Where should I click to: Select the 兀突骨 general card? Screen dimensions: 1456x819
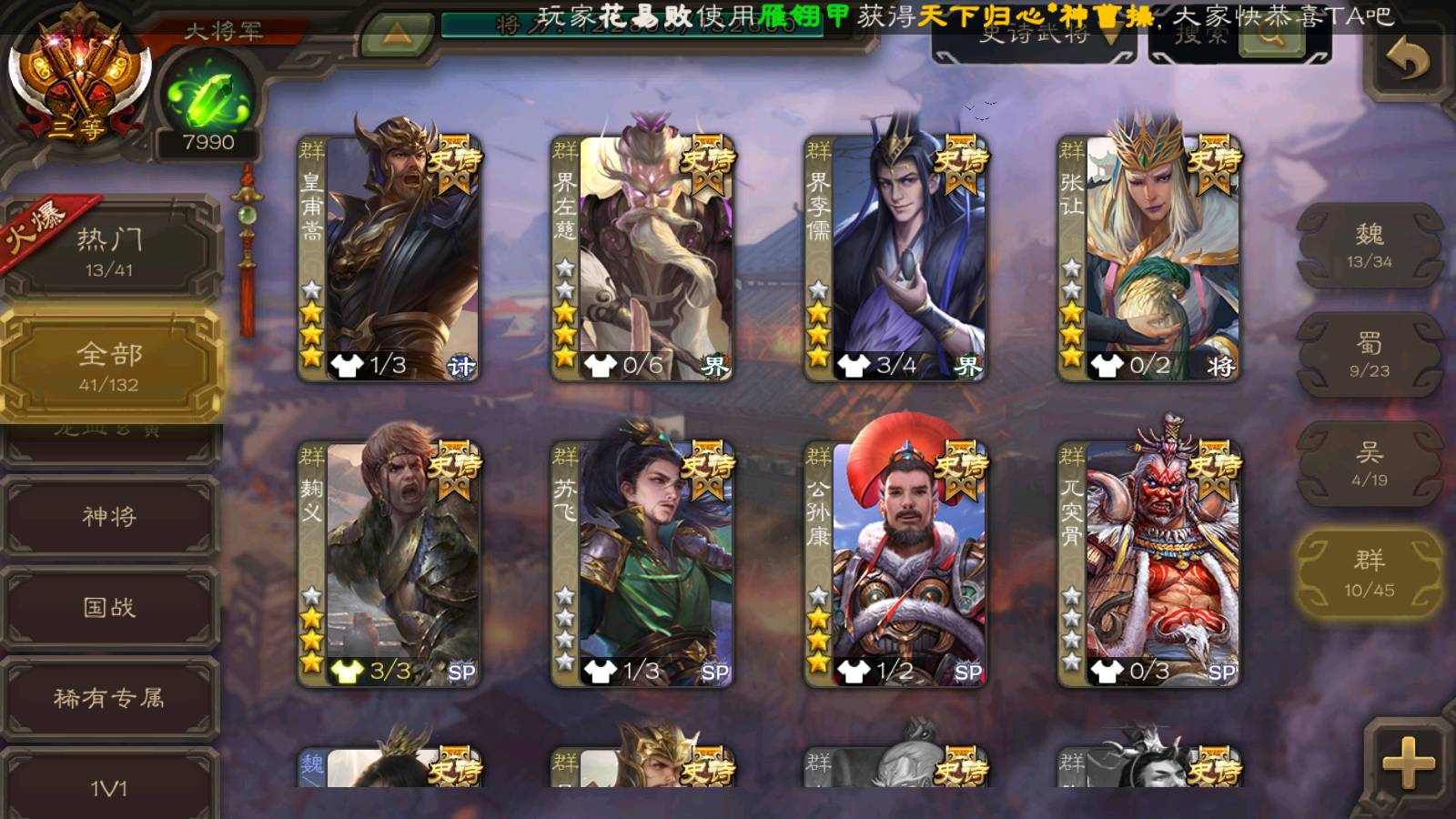(x=1148, y=562)
